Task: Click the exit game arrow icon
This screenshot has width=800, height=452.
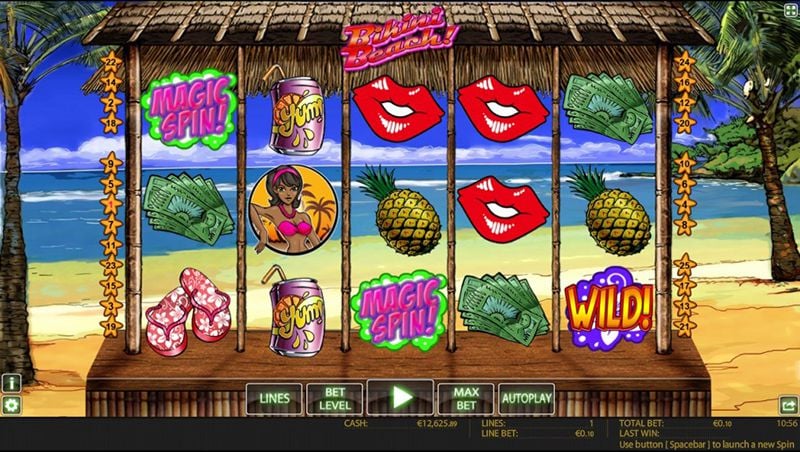Action: click(x=788, y=405)
